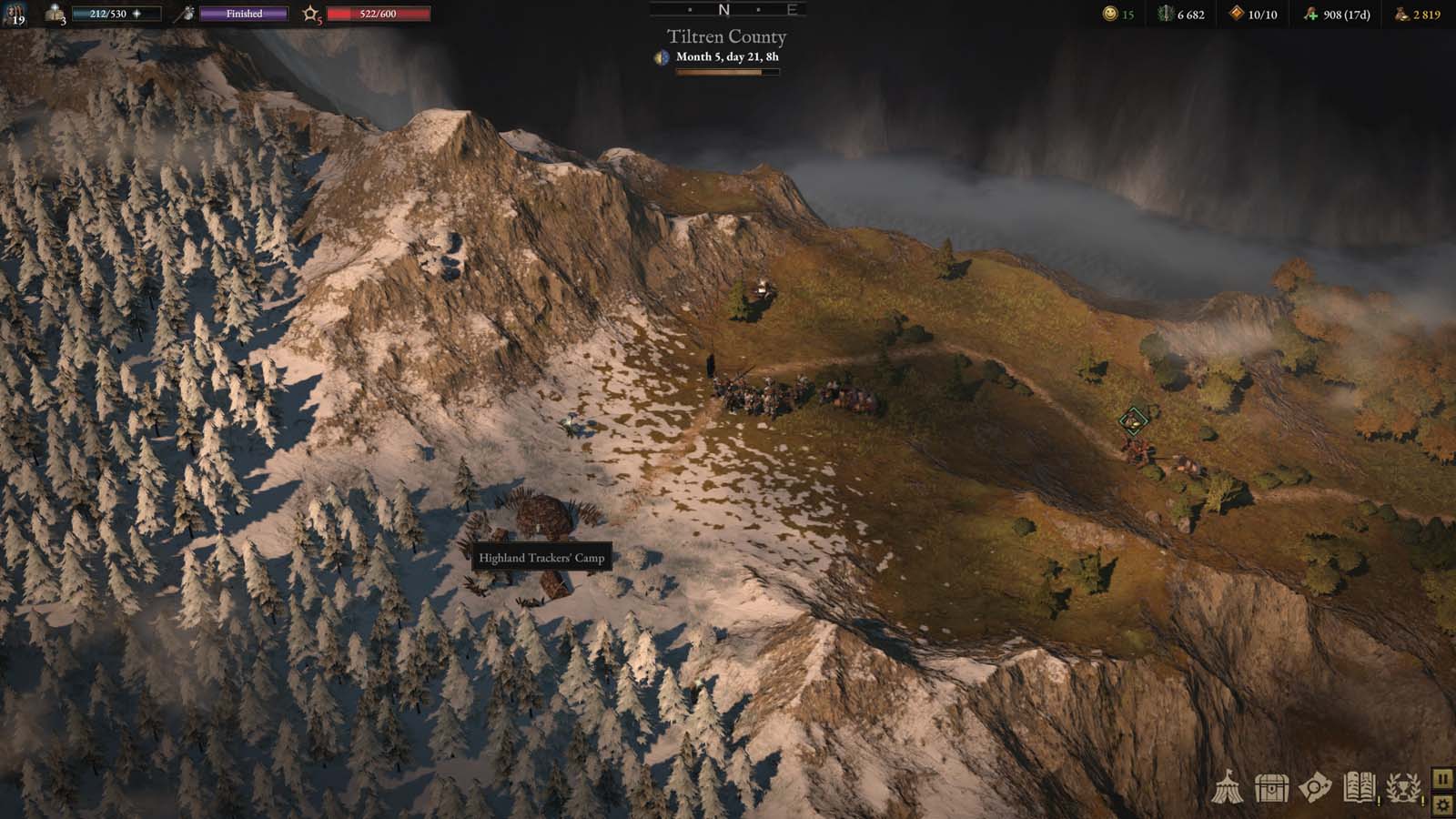Click the green diamond quest marker
1456x819 pixels.
1133,420
